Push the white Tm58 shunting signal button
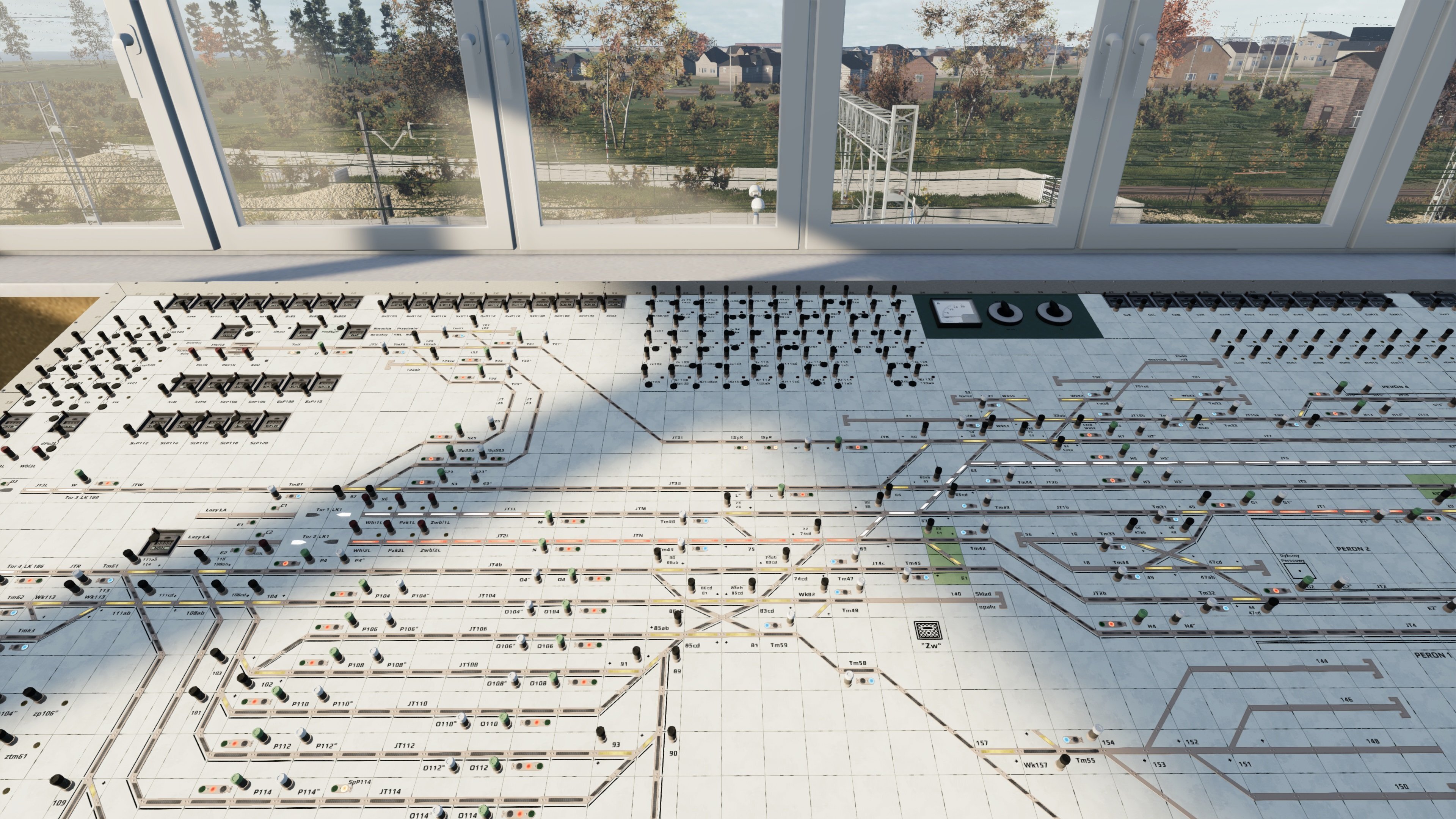The width and height of the screenshot is (1456, 819). pos(849,675)
